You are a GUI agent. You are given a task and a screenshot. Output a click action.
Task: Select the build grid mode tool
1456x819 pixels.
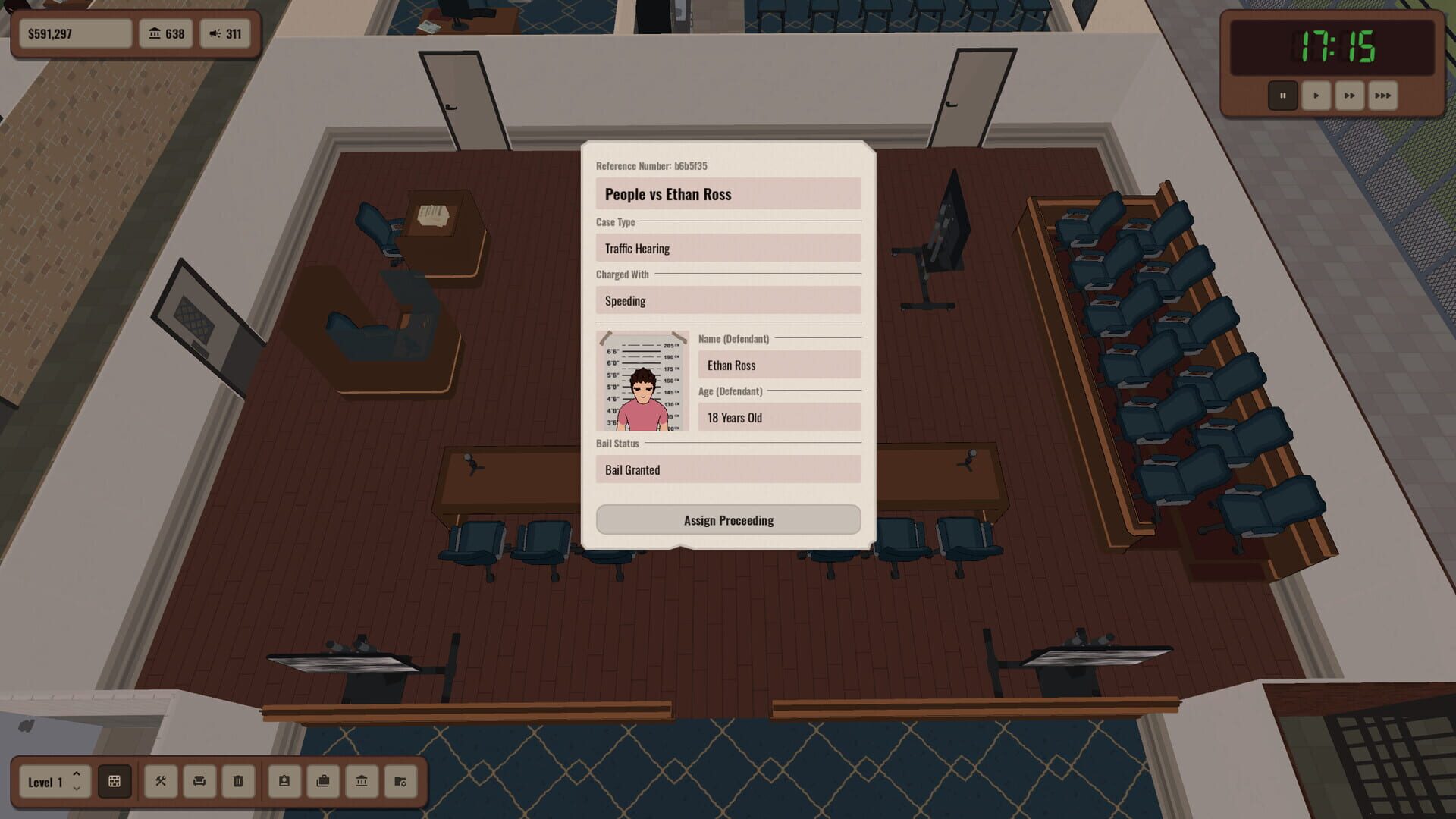(x=115, y=782)
